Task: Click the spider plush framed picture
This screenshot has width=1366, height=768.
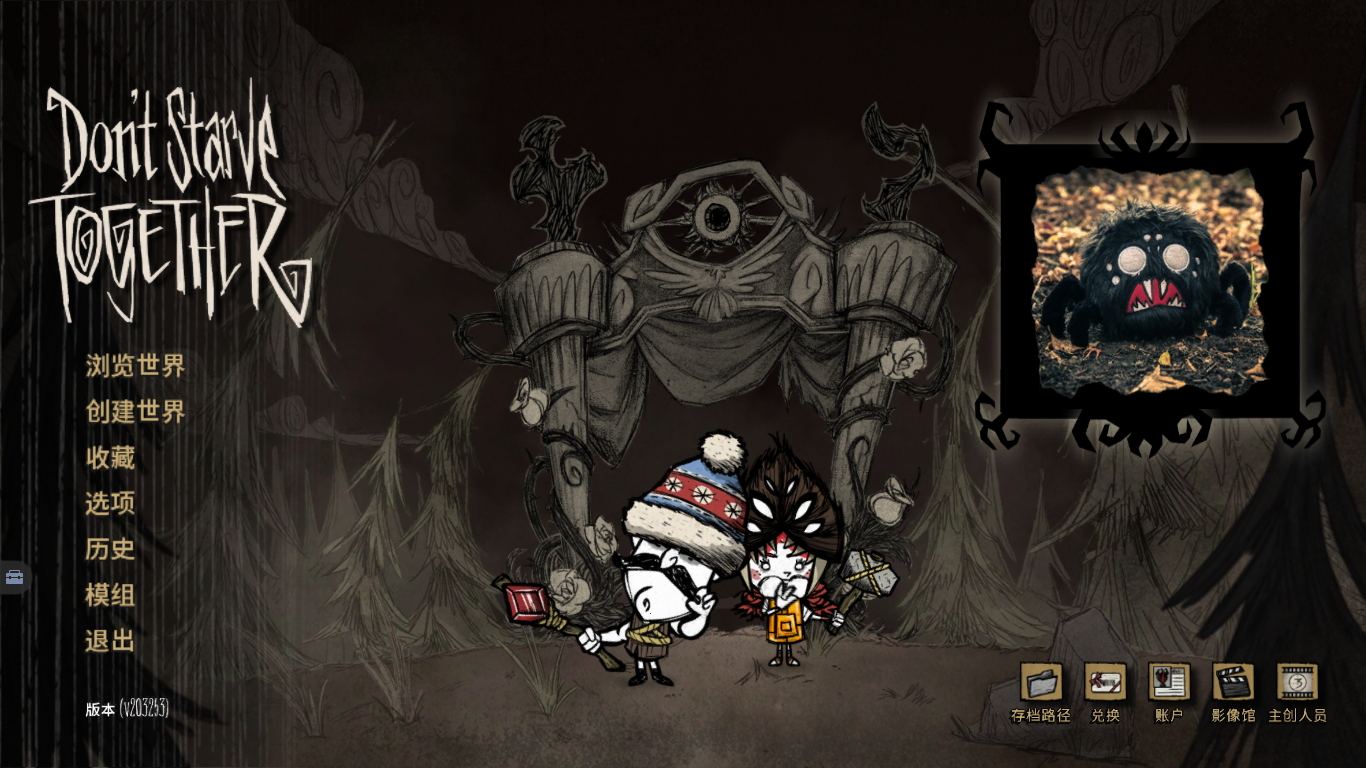Action: click(1149, 281)
